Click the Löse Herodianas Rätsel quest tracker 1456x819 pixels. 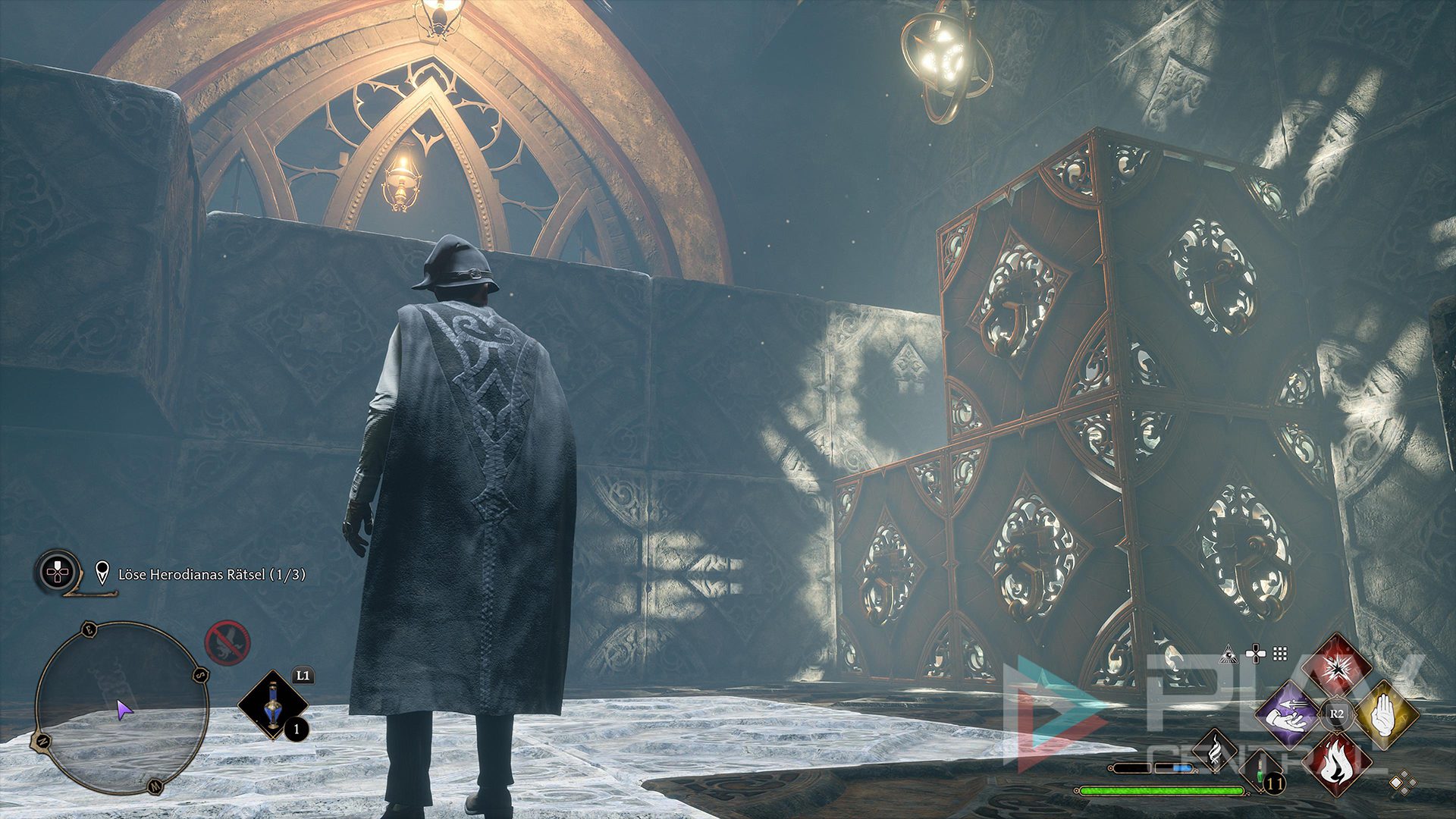pos(212,575)
